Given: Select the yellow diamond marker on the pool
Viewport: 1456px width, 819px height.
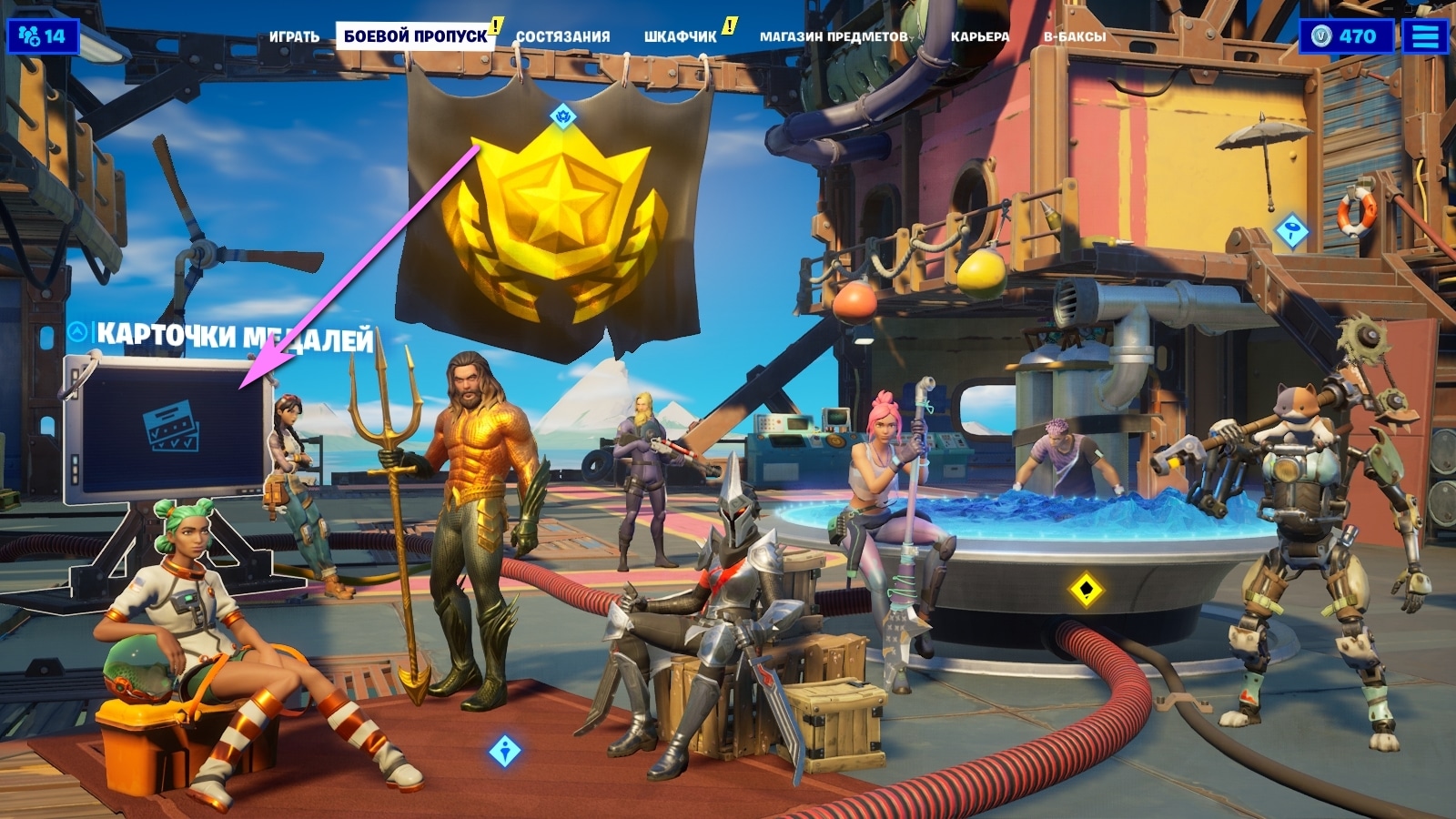Looking at the screenshot, I should (x=1086, y=589).
